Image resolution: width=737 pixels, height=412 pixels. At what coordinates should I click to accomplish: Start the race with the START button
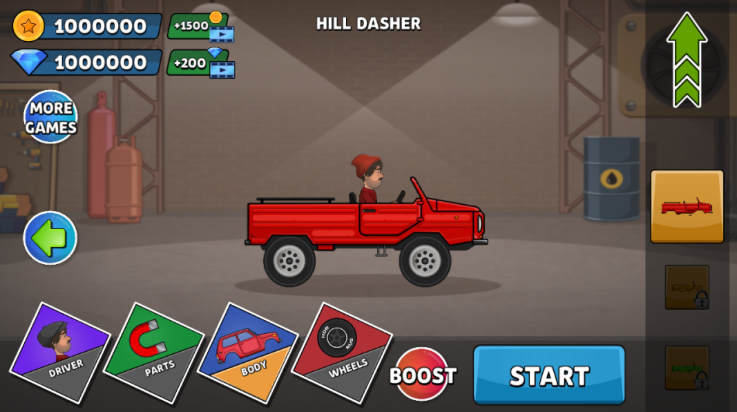[549, 375]
